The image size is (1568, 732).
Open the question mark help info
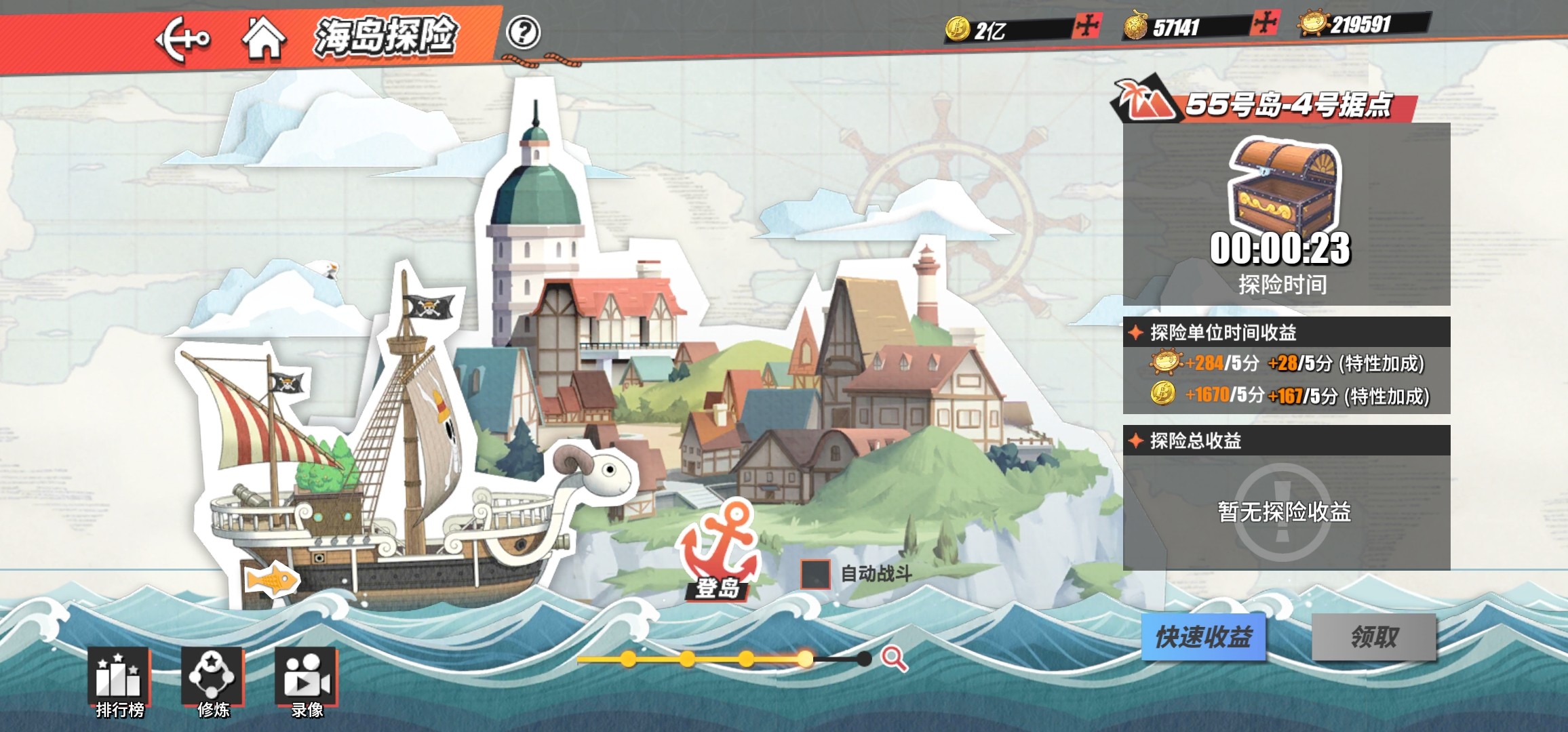pos(524,33)
